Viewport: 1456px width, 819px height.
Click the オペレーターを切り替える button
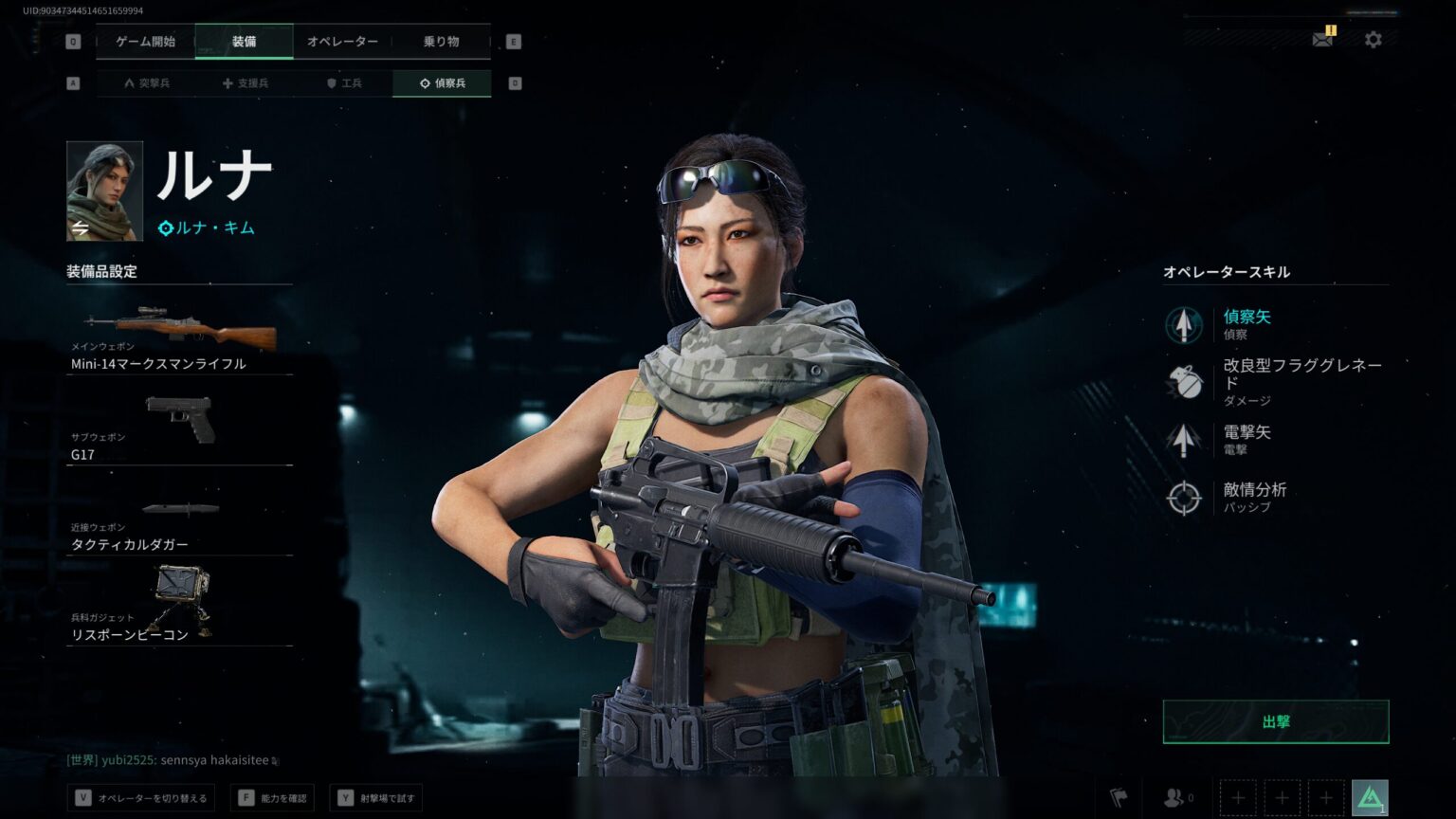[x=142, y=798]
